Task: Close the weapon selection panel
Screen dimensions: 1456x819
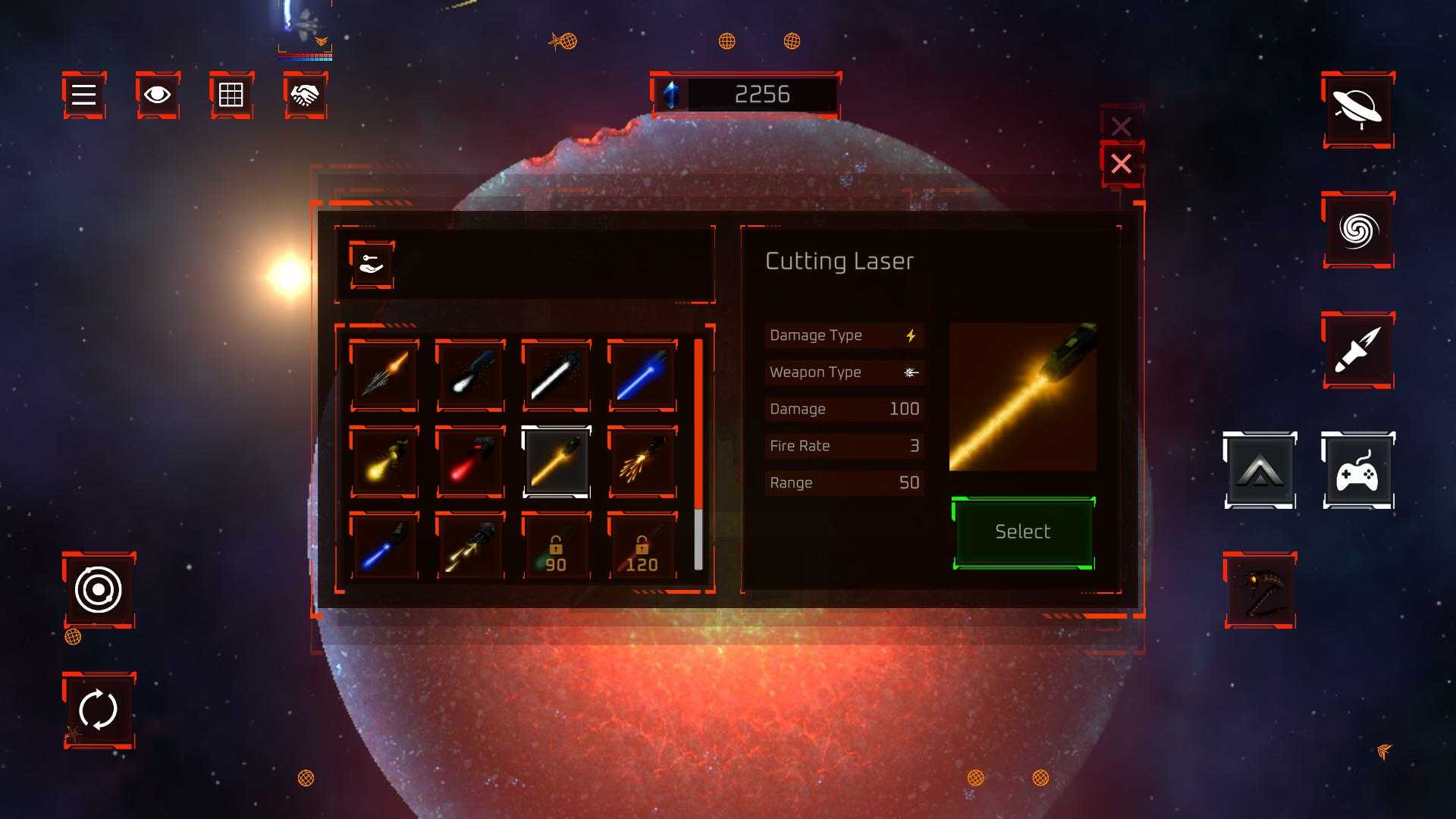Action: (1121, 164)
